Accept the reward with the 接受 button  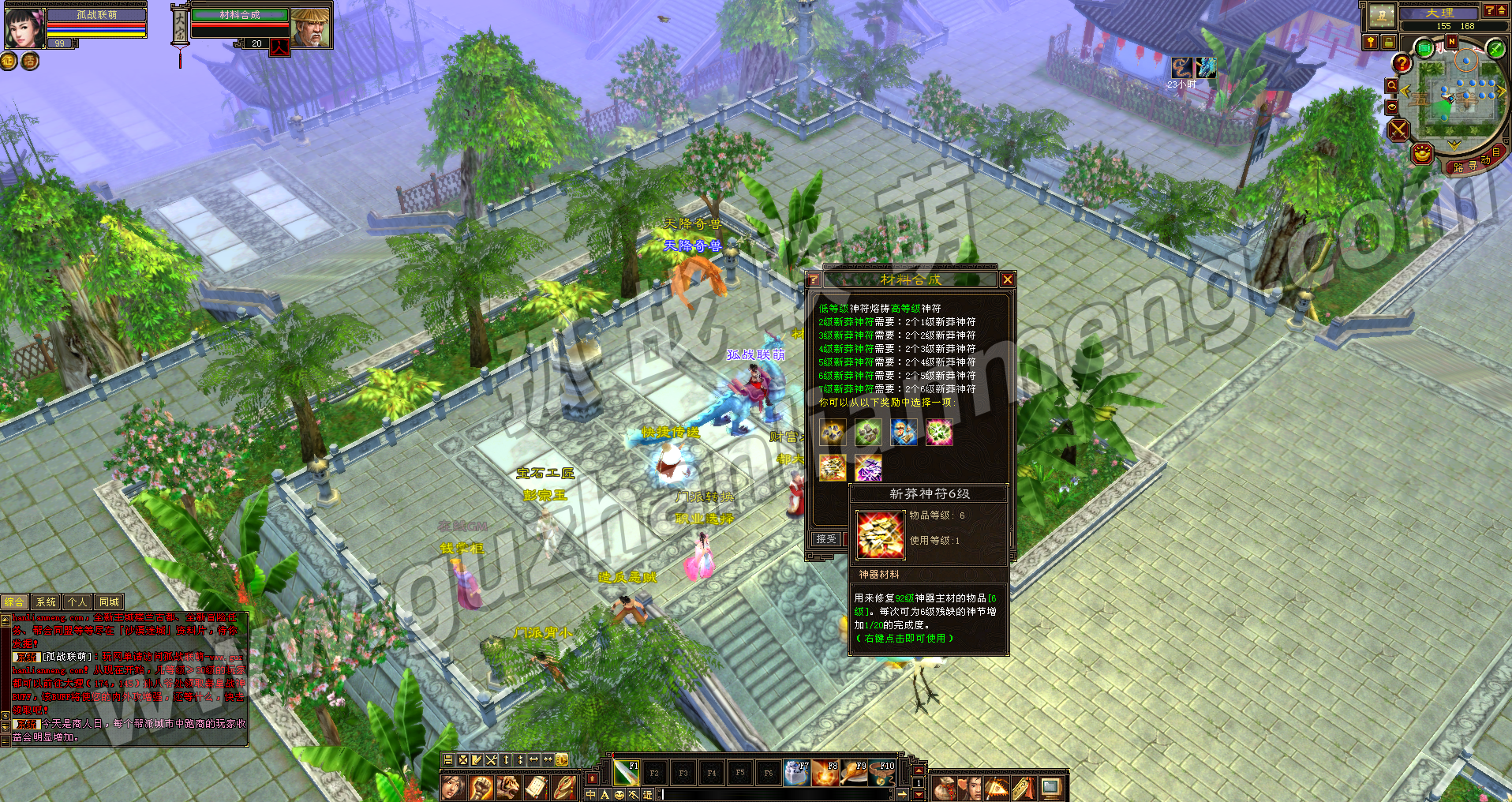(x=826, y=538)
